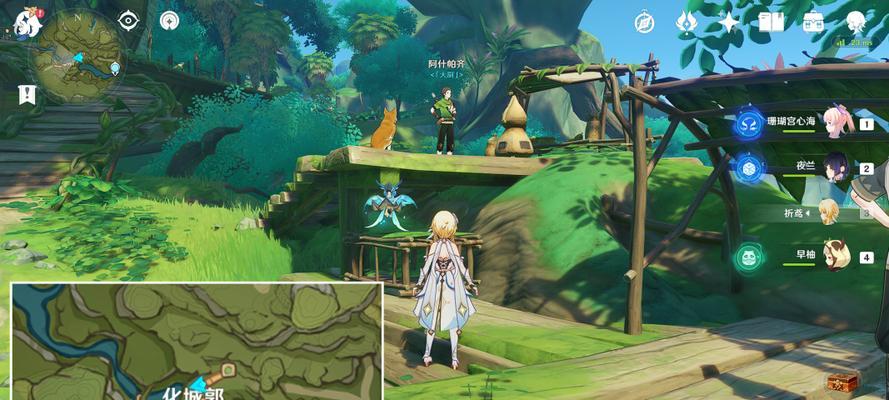889x400 pixels.
Task: Open the compass events icon
Action: coord(644,22)
